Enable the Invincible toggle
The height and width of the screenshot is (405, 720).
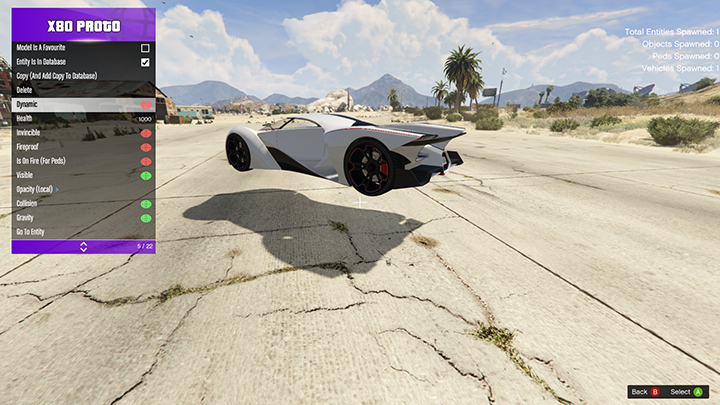[x=146, y=133]
